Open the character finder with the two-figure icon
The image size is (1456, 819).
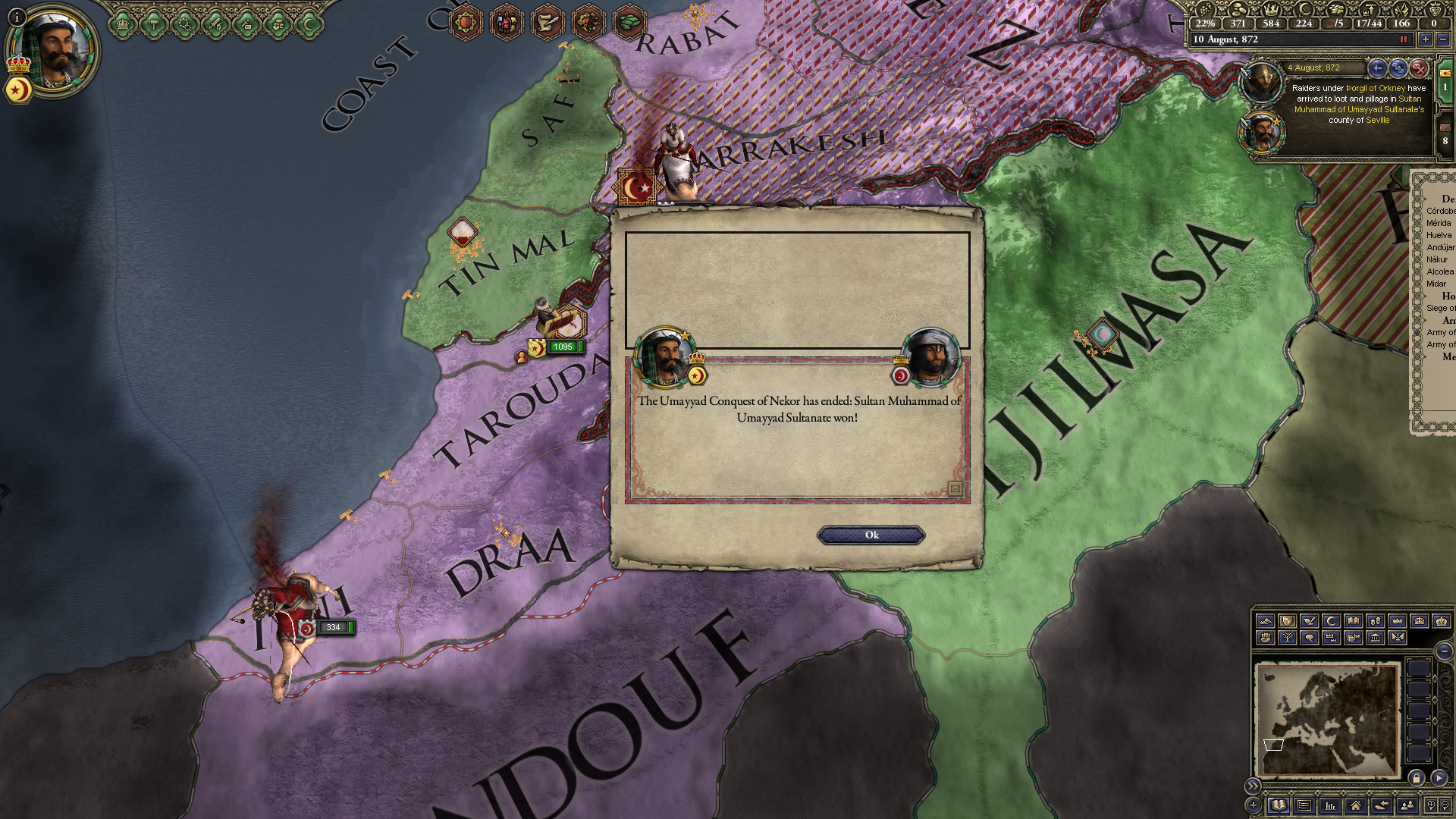tap(1407, 805)
